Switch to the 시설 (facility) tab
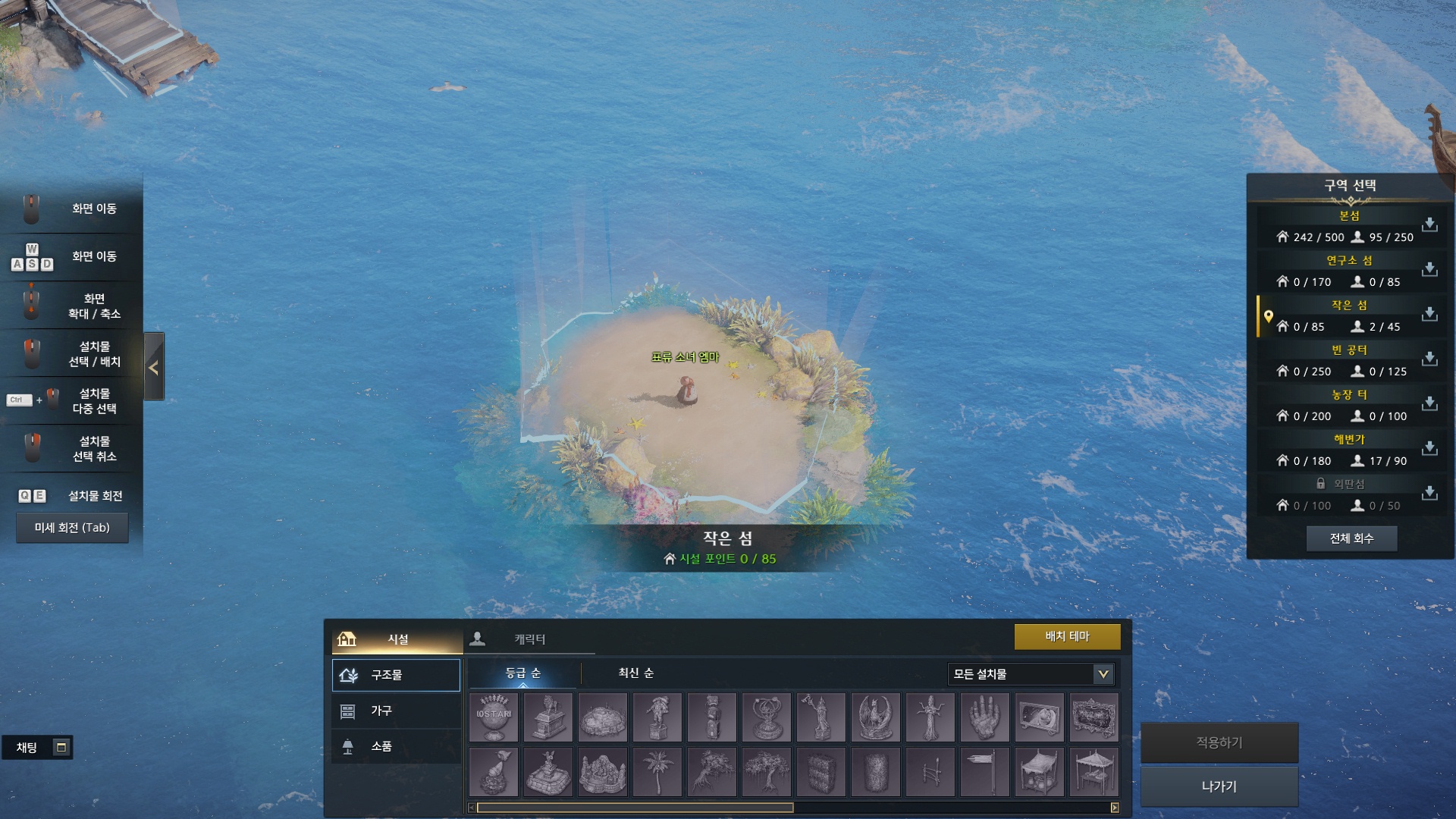Screen dimensions: 1456x819 [x=397, y=639]
